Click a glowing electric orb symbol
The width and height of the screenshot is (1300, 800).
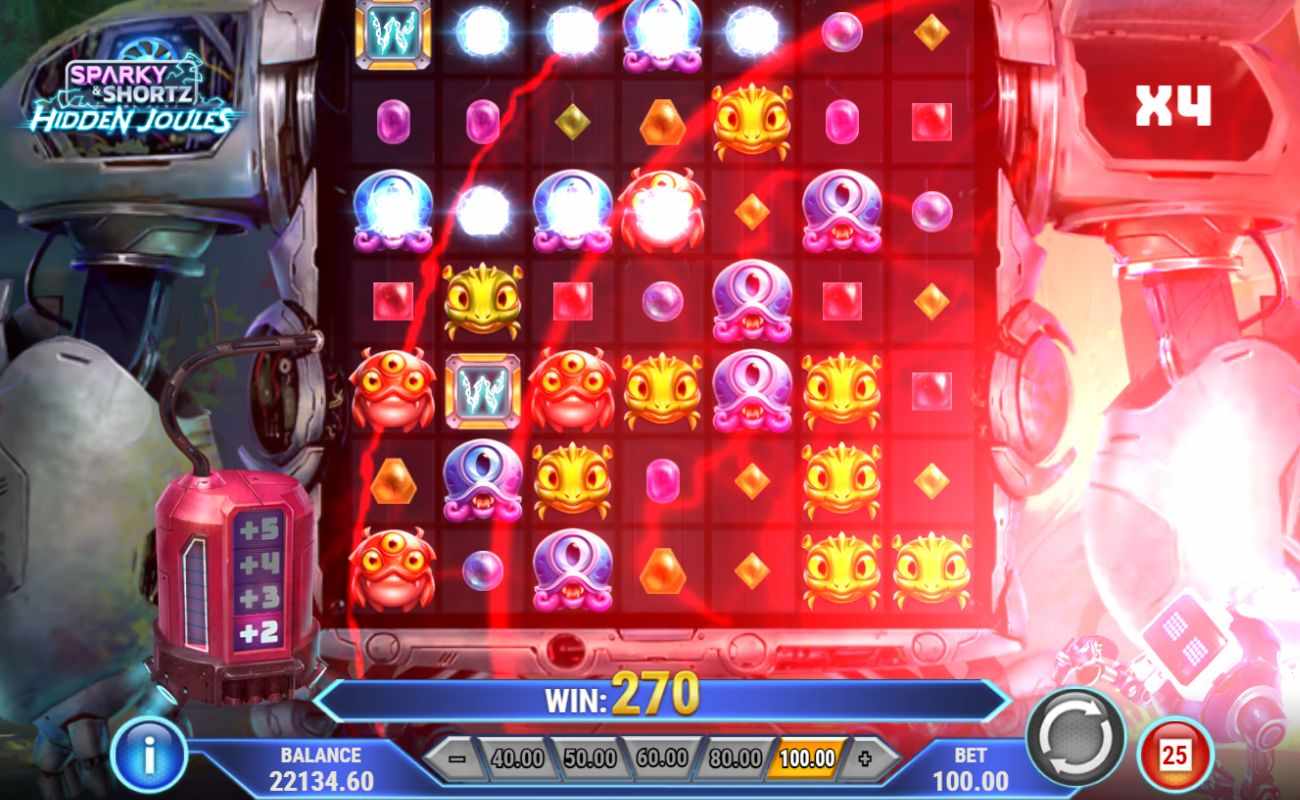[484, 30]
